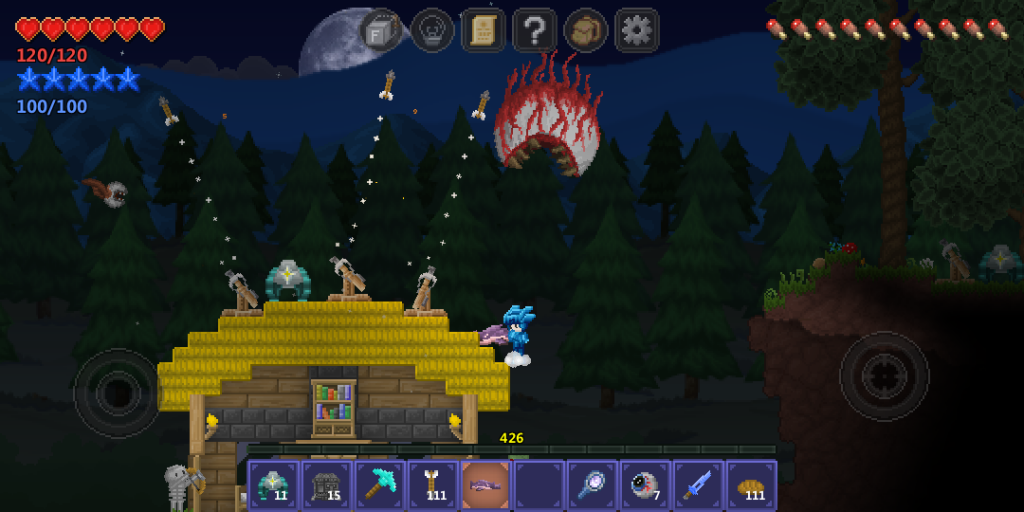This screenshot has width=1024, height=512.
Task: Select the eyeball item hotbar slot
Action: 644,485
